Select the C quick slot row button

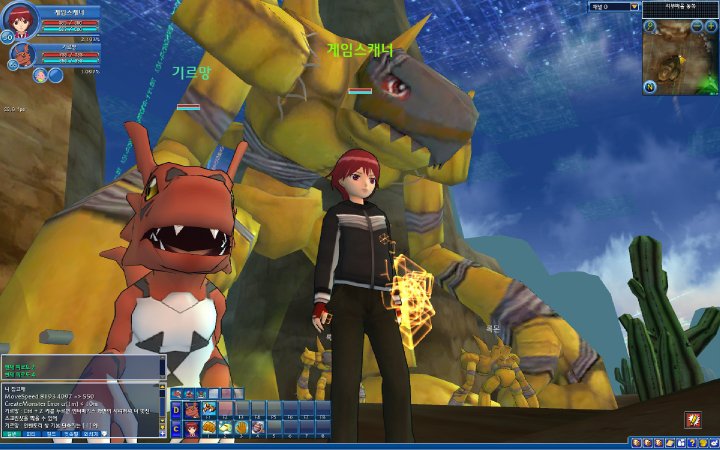pyautogui.click(x=177, y=427)
